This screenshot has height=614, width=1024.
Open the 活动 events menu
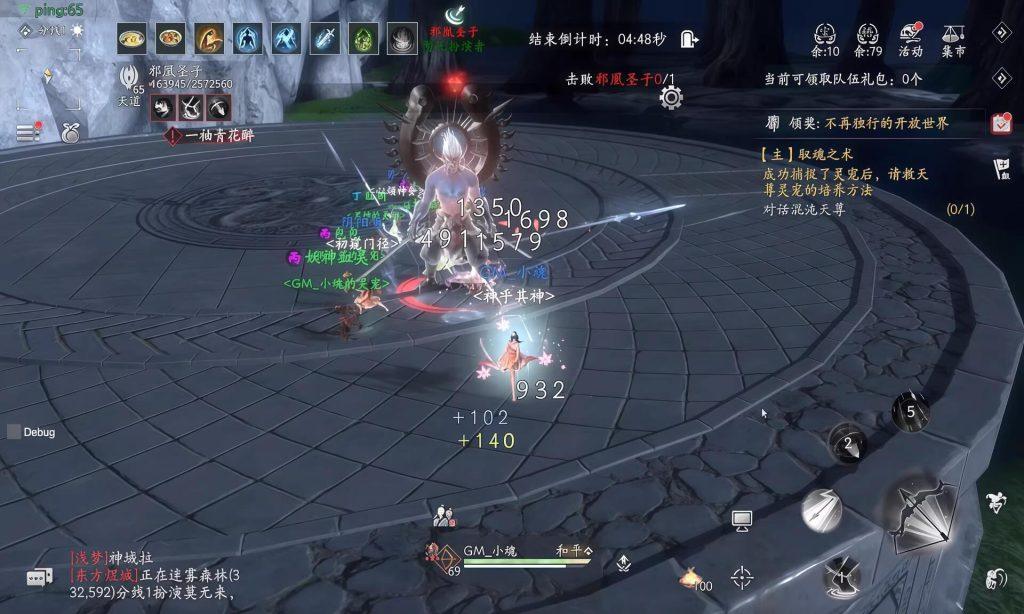tap(910, 39)
